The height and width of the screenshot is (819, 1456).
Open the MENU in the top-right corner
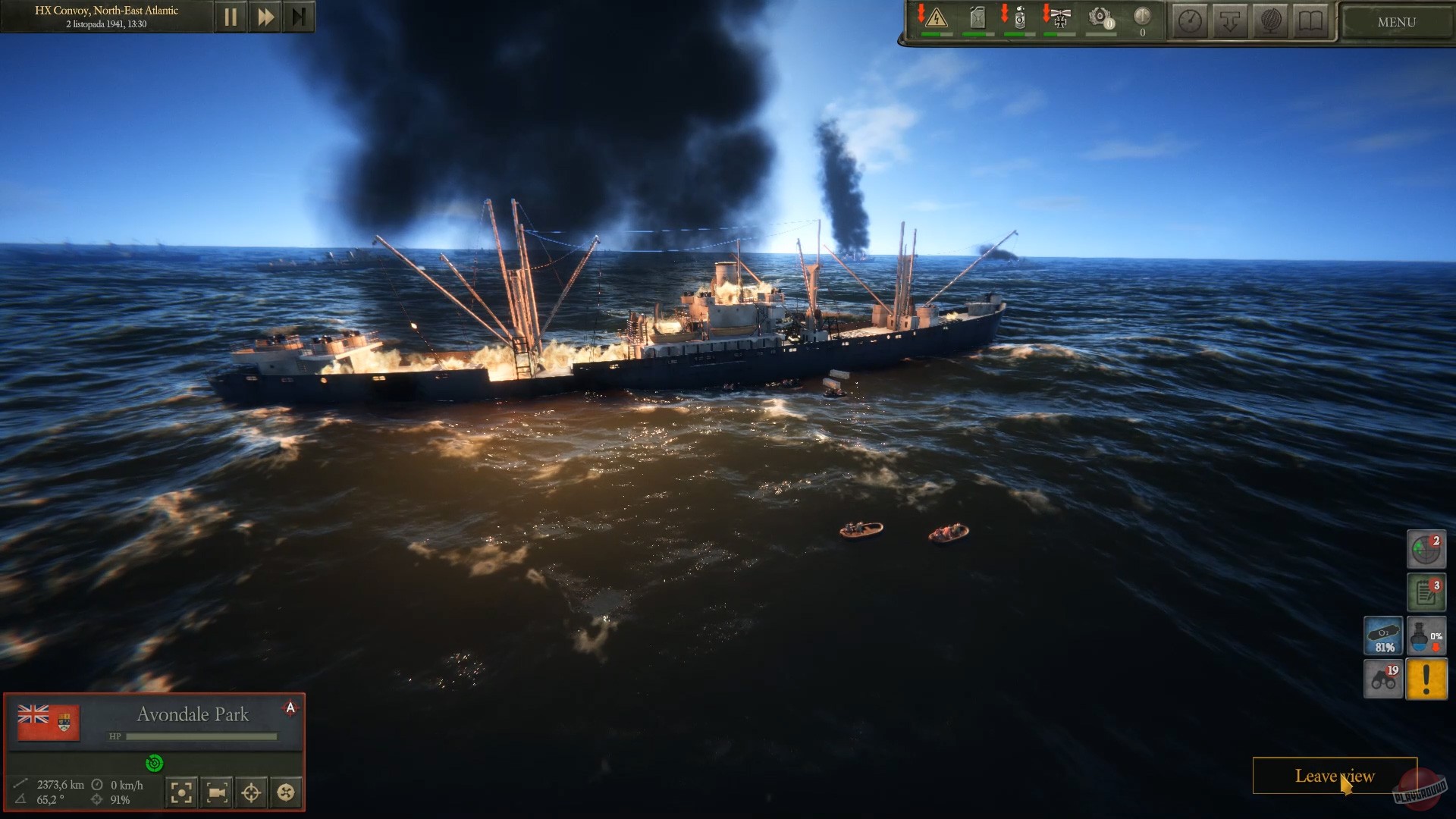point(1395,22)
